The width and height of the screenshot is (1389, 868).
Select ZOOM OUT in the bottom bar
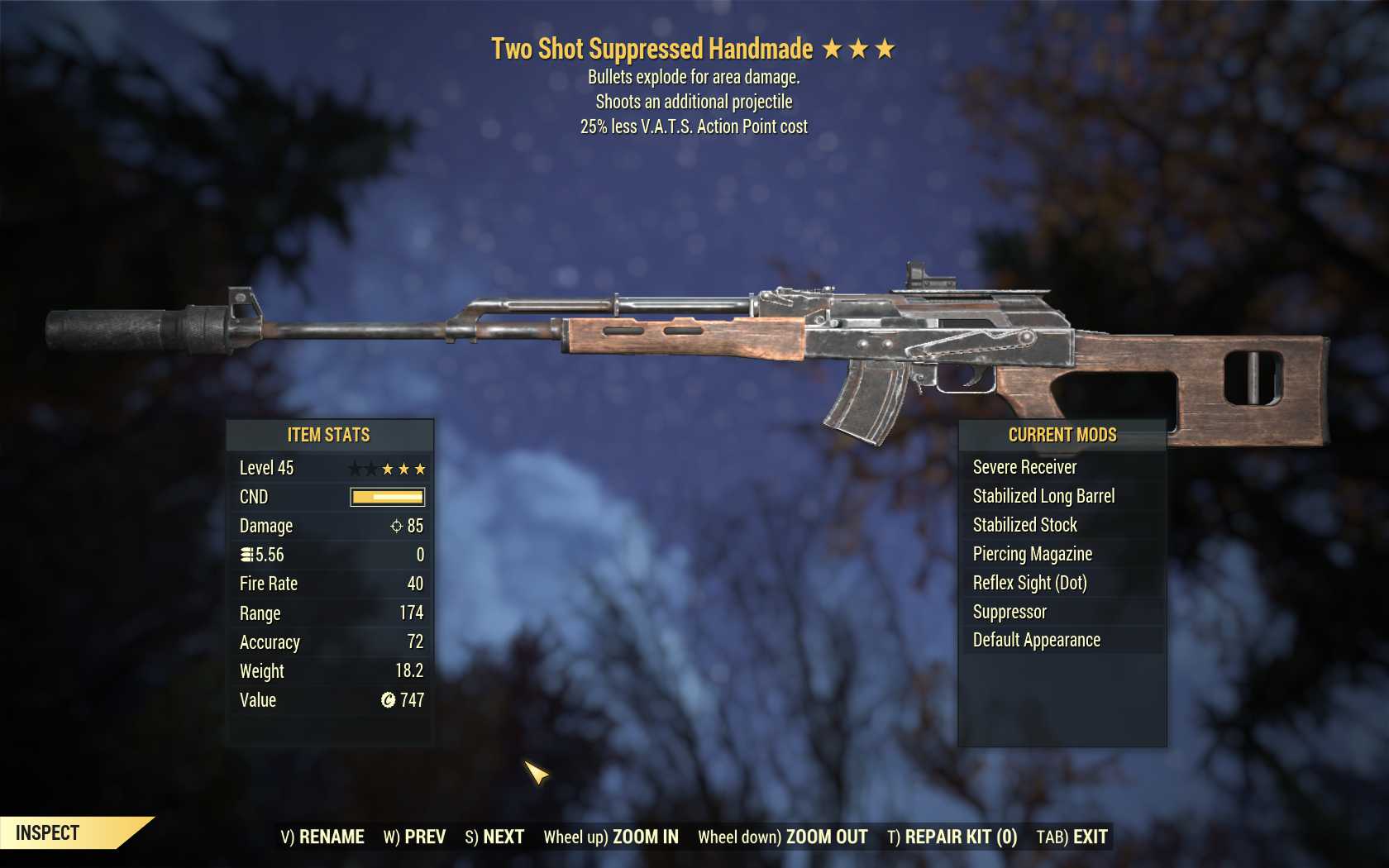click(783, 837)
